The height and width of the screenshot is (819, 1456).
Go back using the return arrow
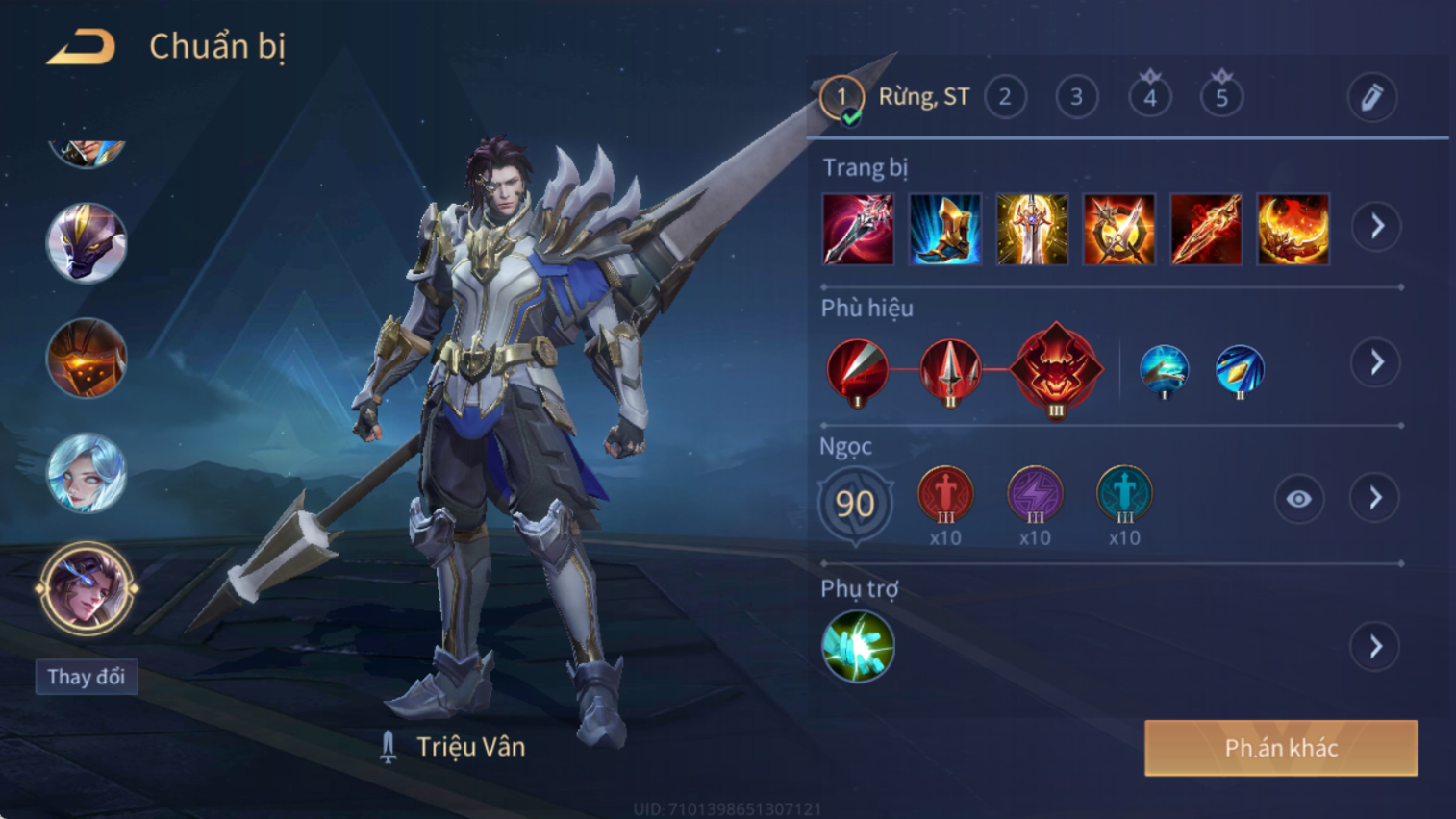pyautogui.click(x=82, y=46)
